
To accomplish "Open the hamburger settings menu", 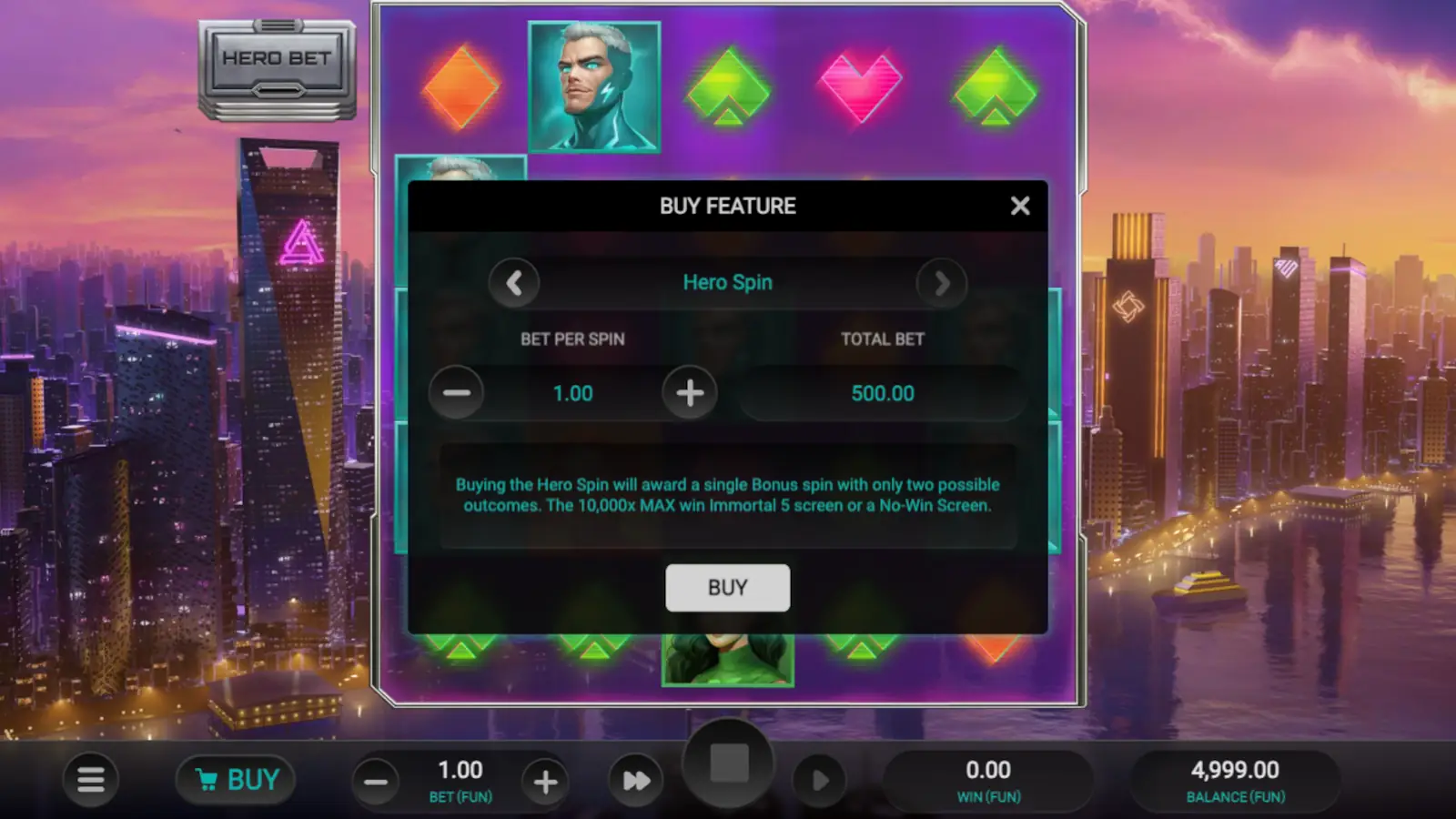I will (90, 779).
